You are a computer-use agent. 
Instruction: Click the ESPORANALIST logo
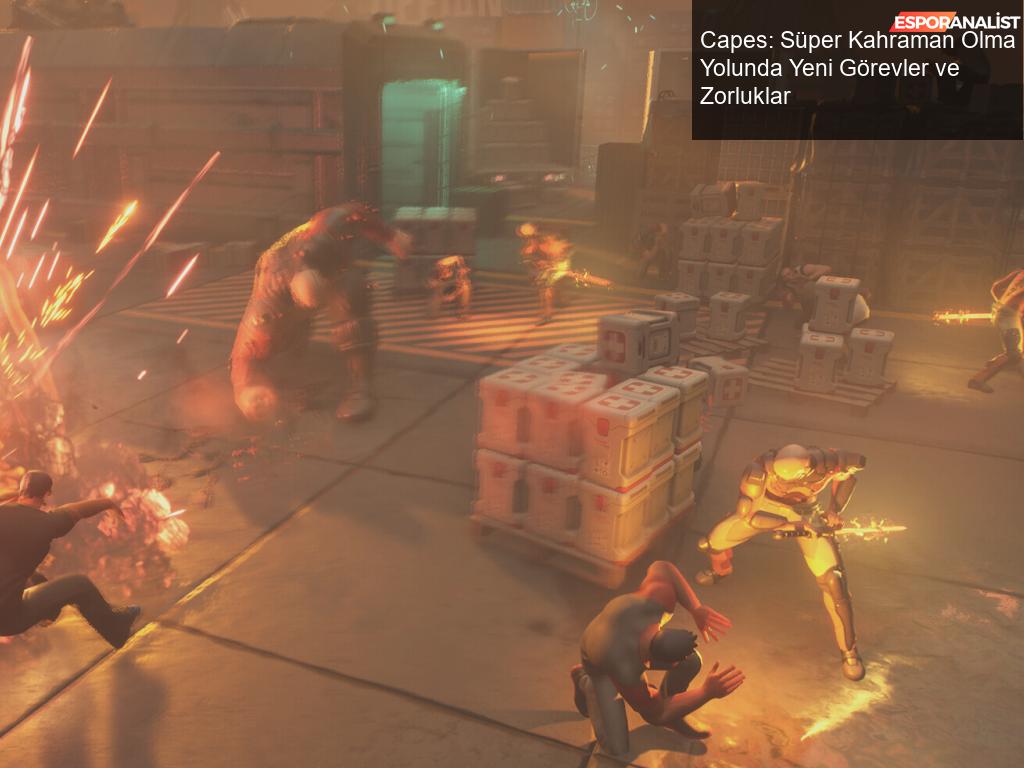(954, 21)
